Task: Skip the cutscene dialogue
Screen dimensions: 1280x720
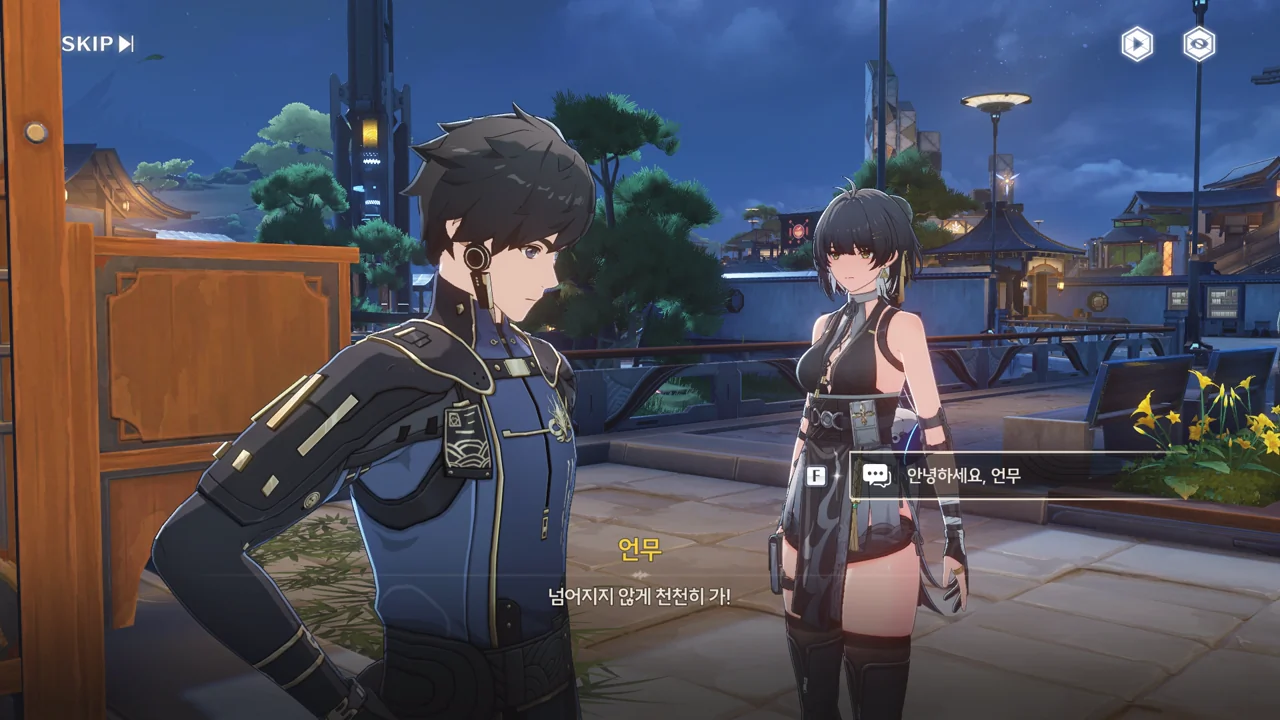Action: point(98,44)
